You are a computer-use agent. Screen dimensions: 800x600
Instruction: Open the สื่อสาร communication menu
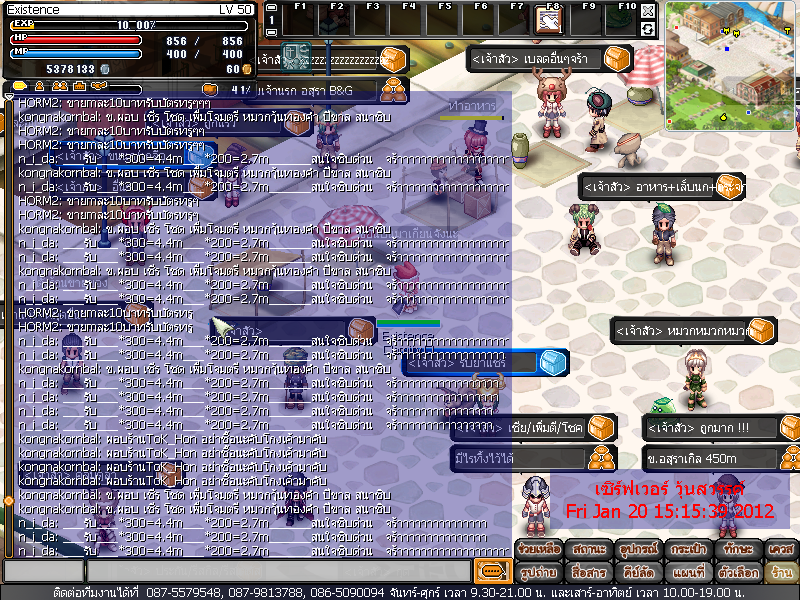click(585, 573)
